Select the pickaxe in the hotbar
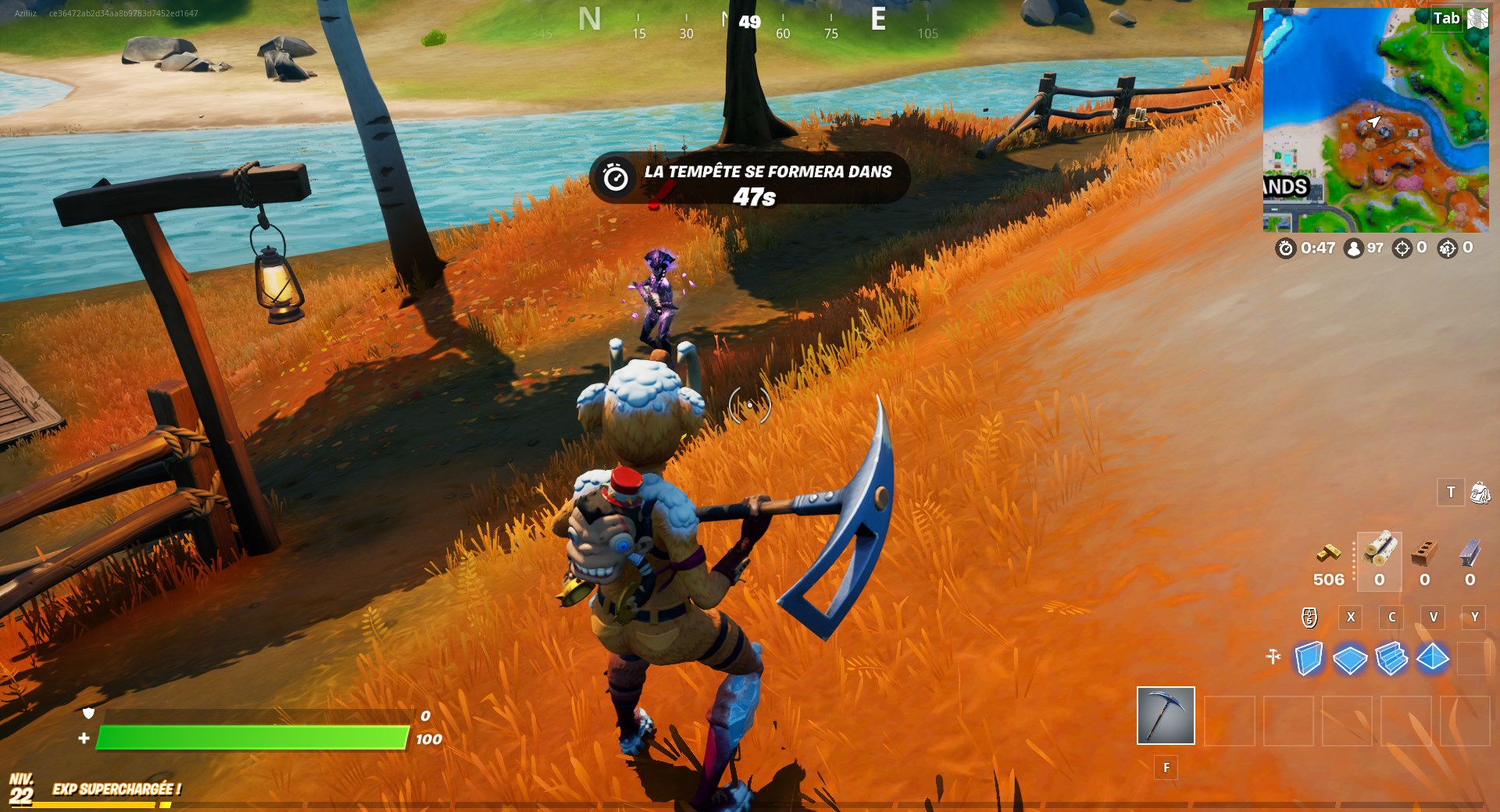 tap(1166, 717)
